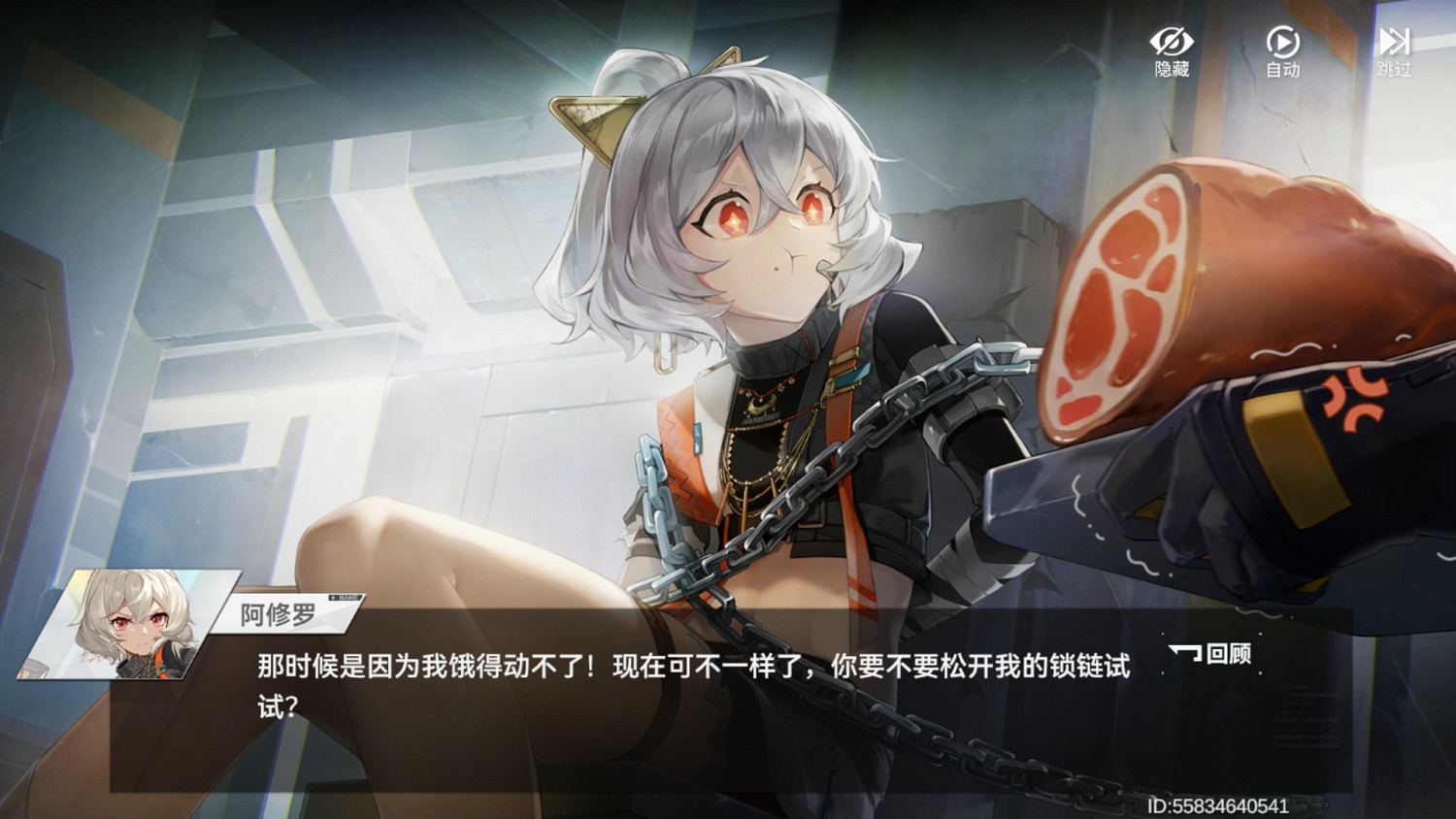
Task: Tap the fast-forward arrows above 跳过
Action: click(x=1394, y=41)
